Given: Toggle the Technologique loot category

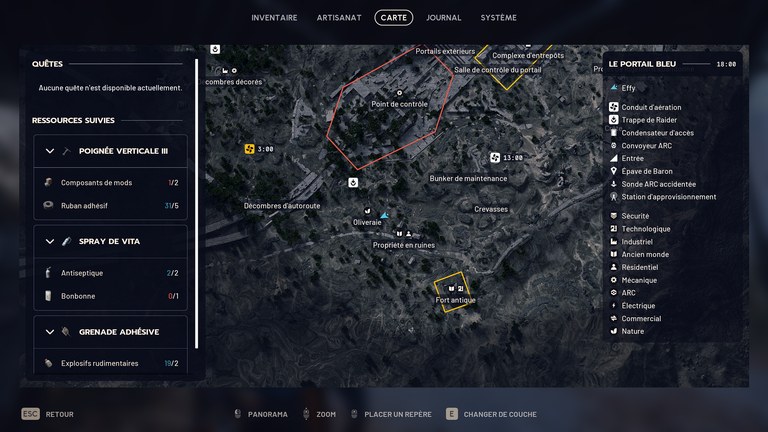Looking at the screenshot, I should (x=645, y=229).
